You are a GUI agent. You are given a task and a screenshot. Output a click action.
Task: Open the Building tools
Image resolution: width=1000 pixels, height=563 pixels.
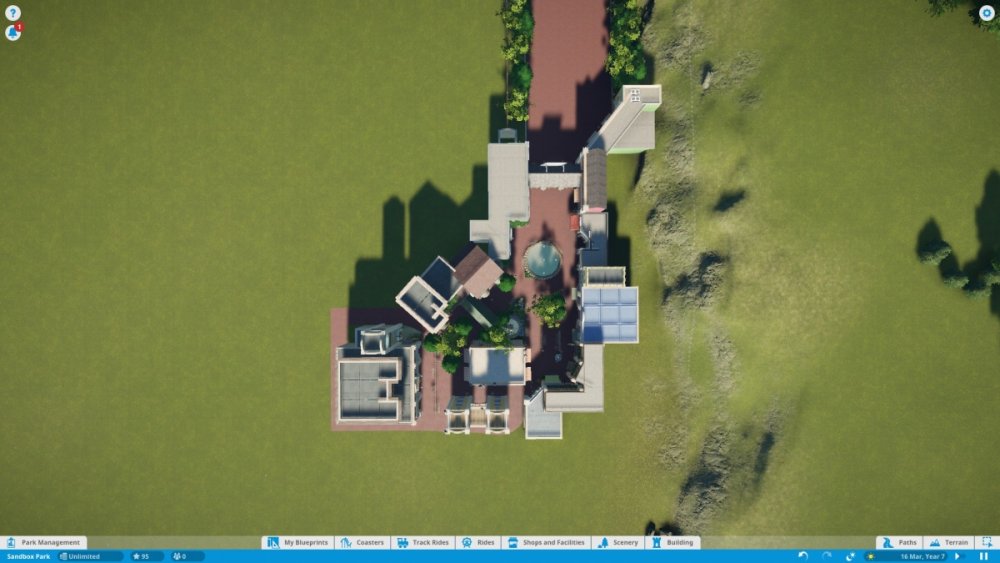click(672, 542)
